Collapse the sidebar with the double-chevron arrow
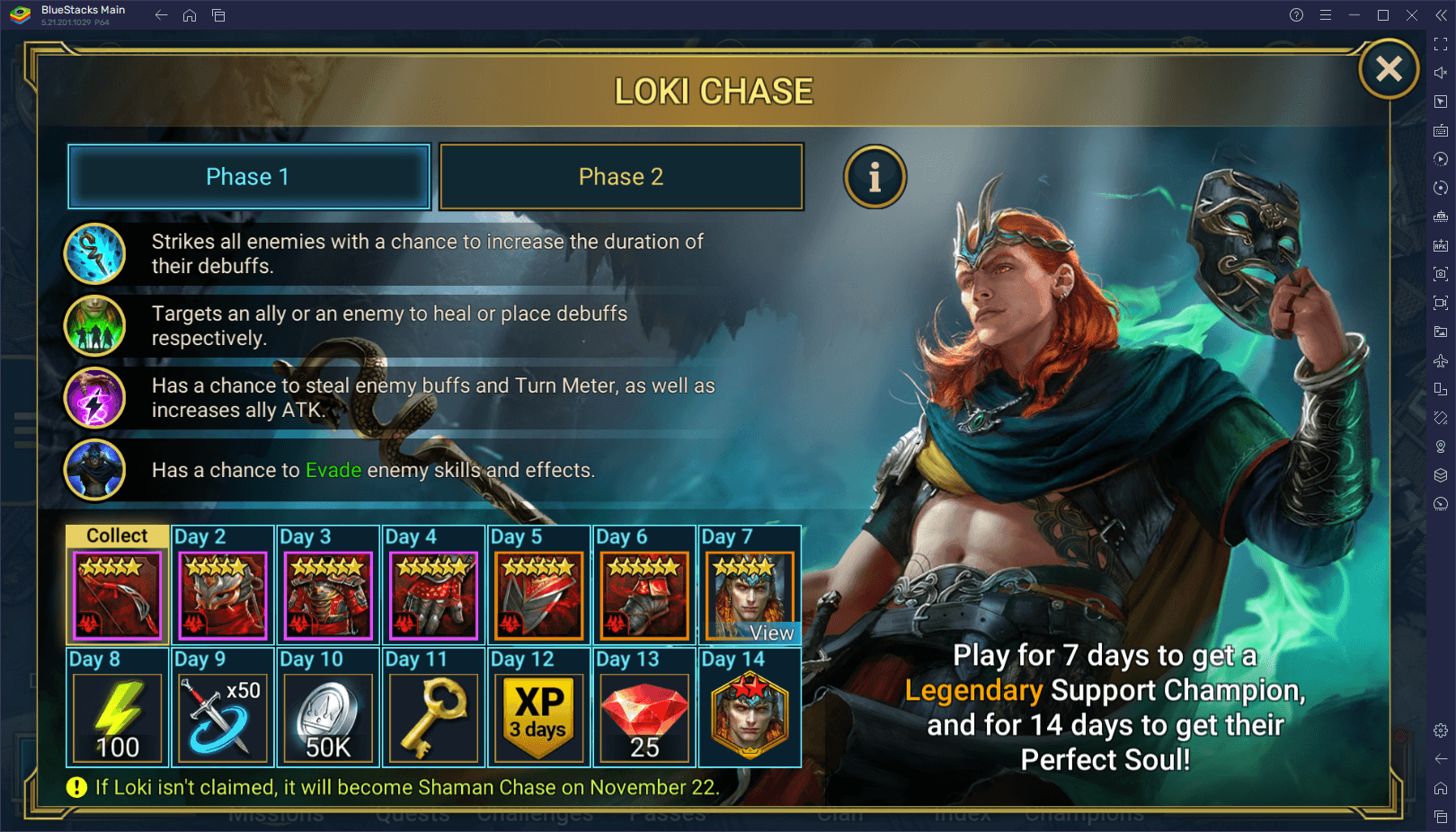 coord(1443,14)
